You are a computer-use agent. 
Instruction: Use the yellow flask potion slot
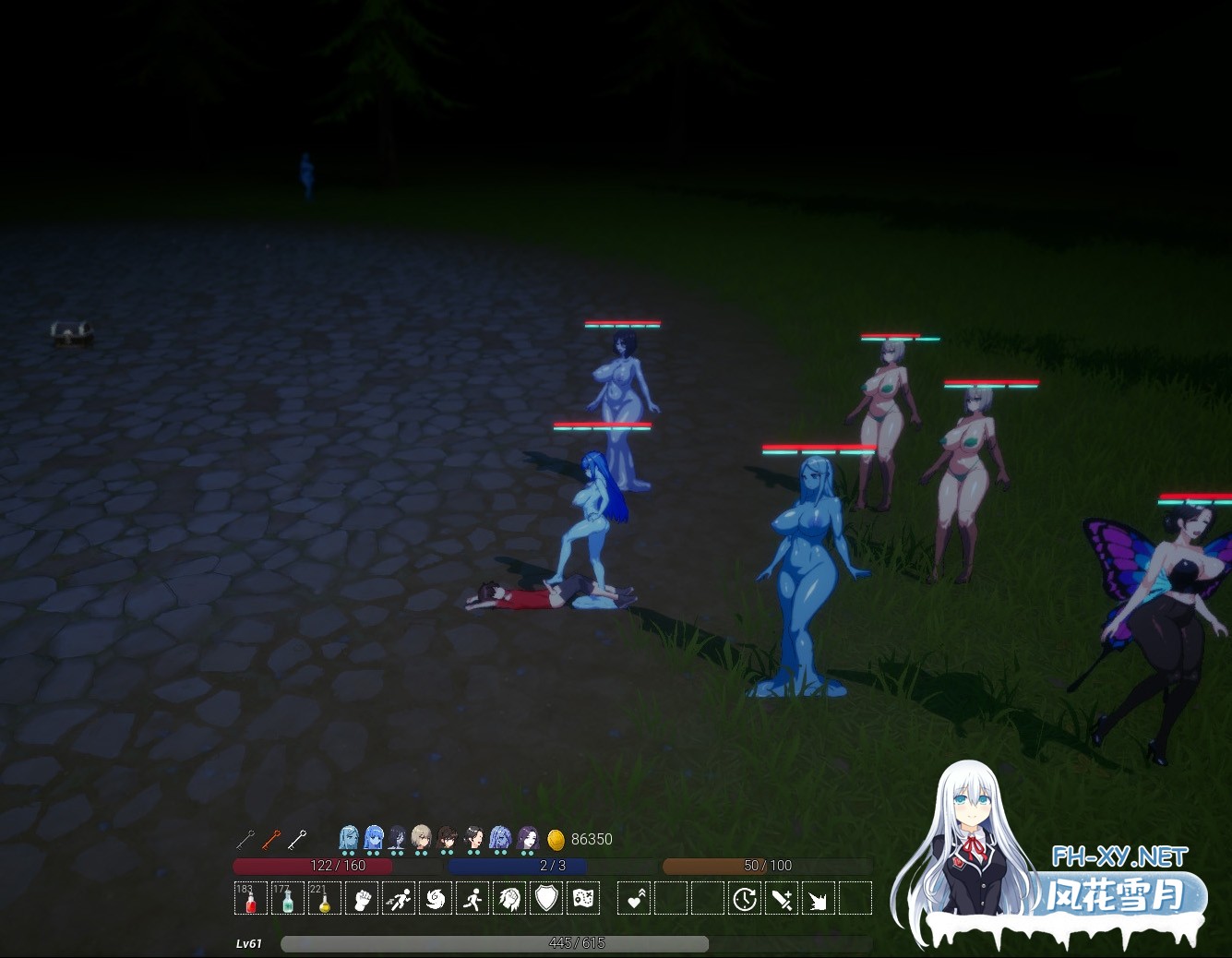point(324,898)
